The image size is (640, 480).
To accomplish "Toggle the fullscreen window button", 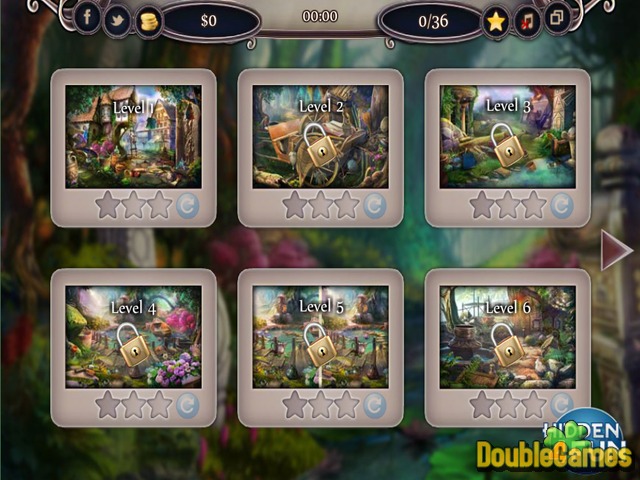I will (557, 17).
